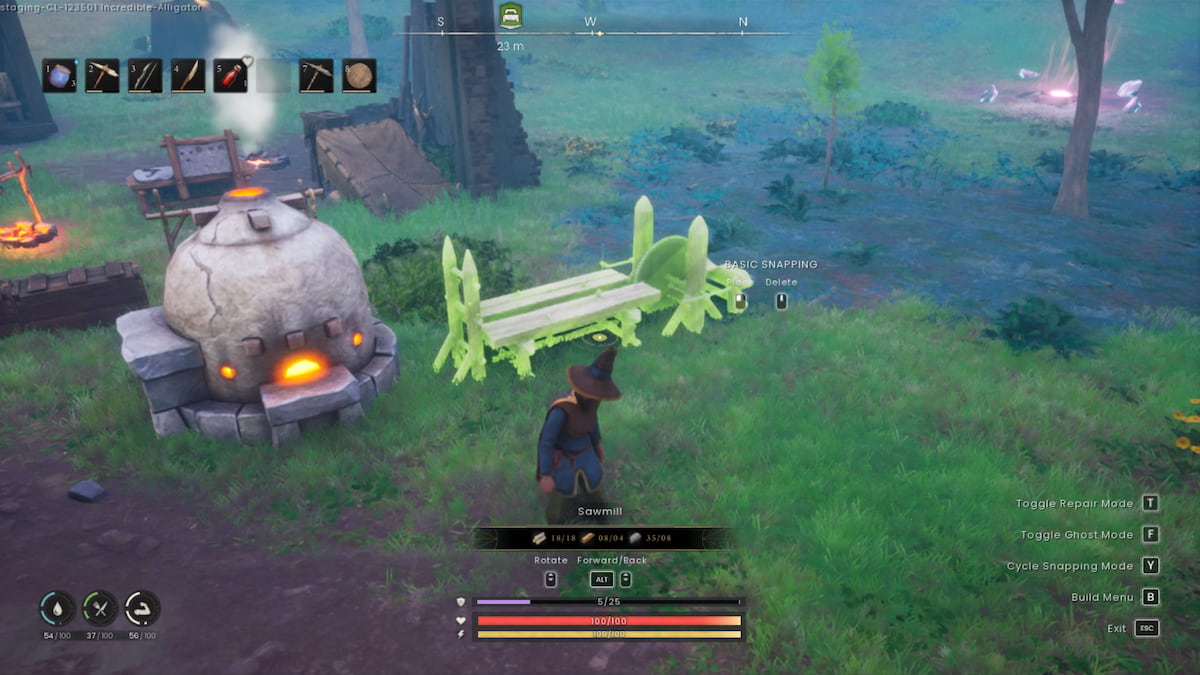Select the spear in hotbar slot 4
This screenshot has height=675, width=1200.
point(188,76)
